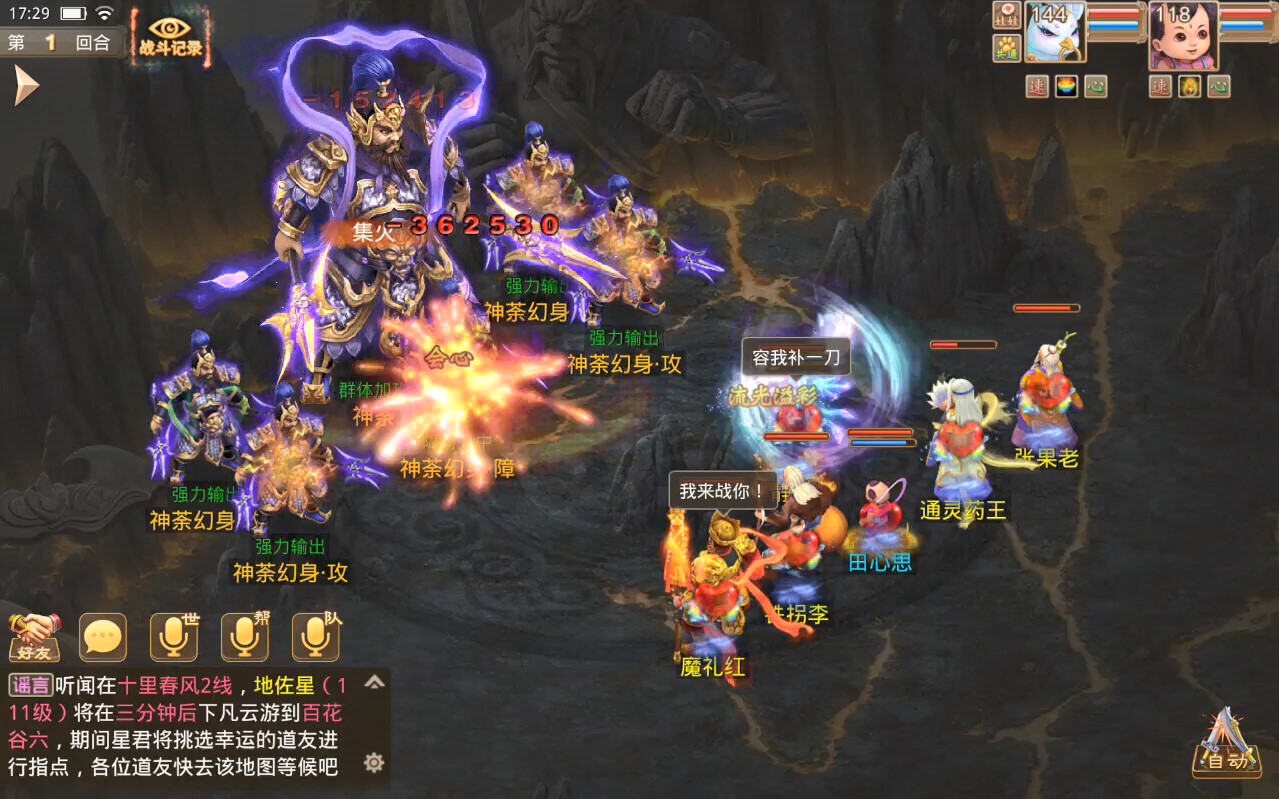Activate the 帮 guild voice microphone
Image resolution: width=1279 pixels, height=799 pixels.
tap(245, 637)
